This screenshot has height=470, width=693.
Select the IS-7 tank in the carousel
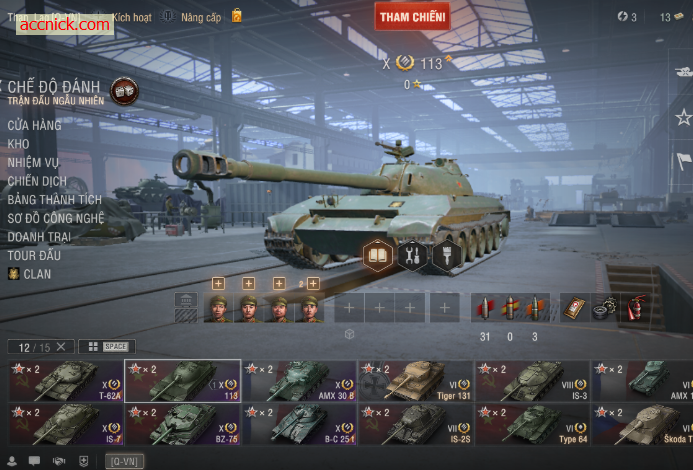66,424
